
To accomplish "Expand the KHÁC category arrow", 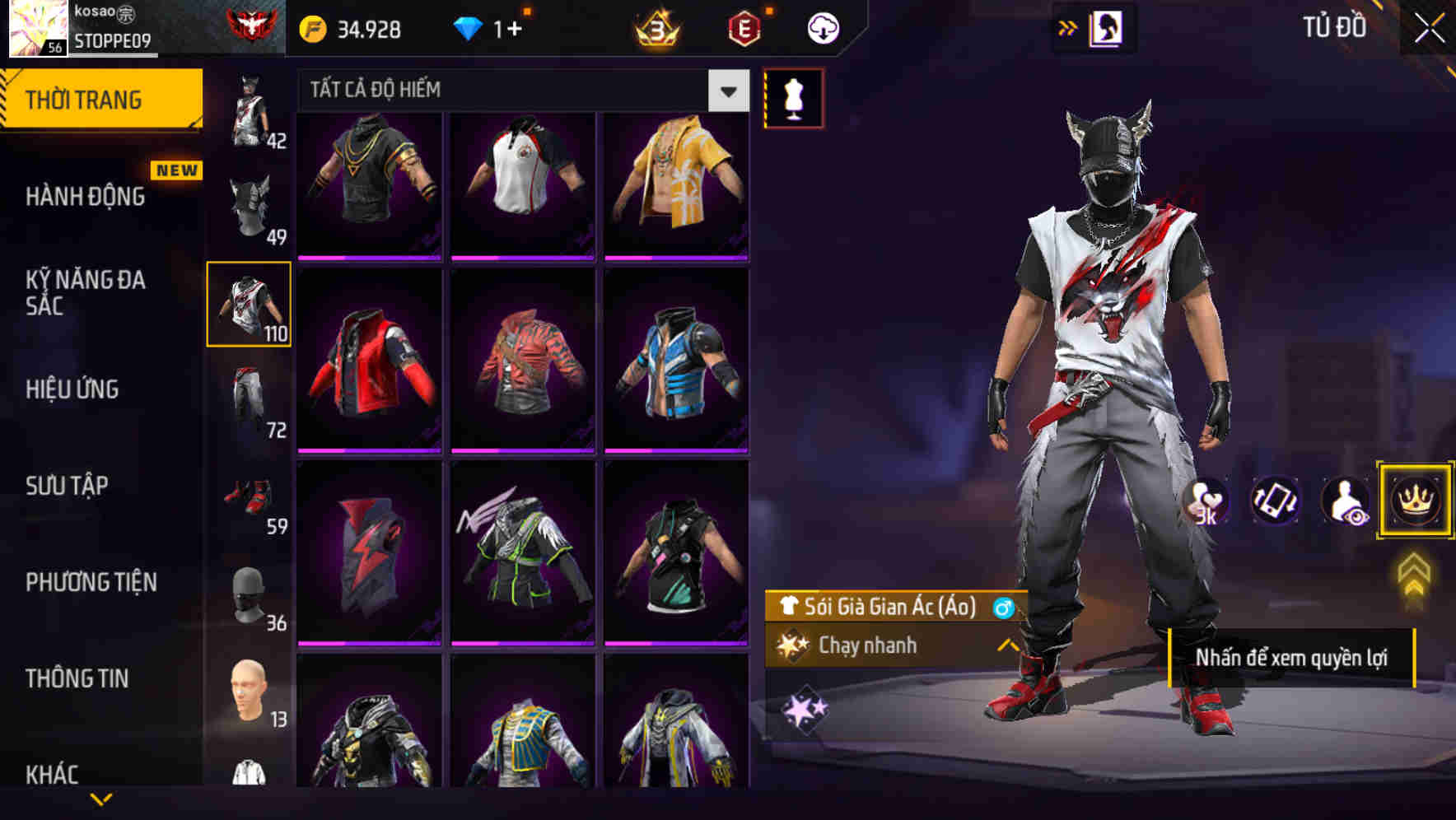I will click(x=101, y=797).
